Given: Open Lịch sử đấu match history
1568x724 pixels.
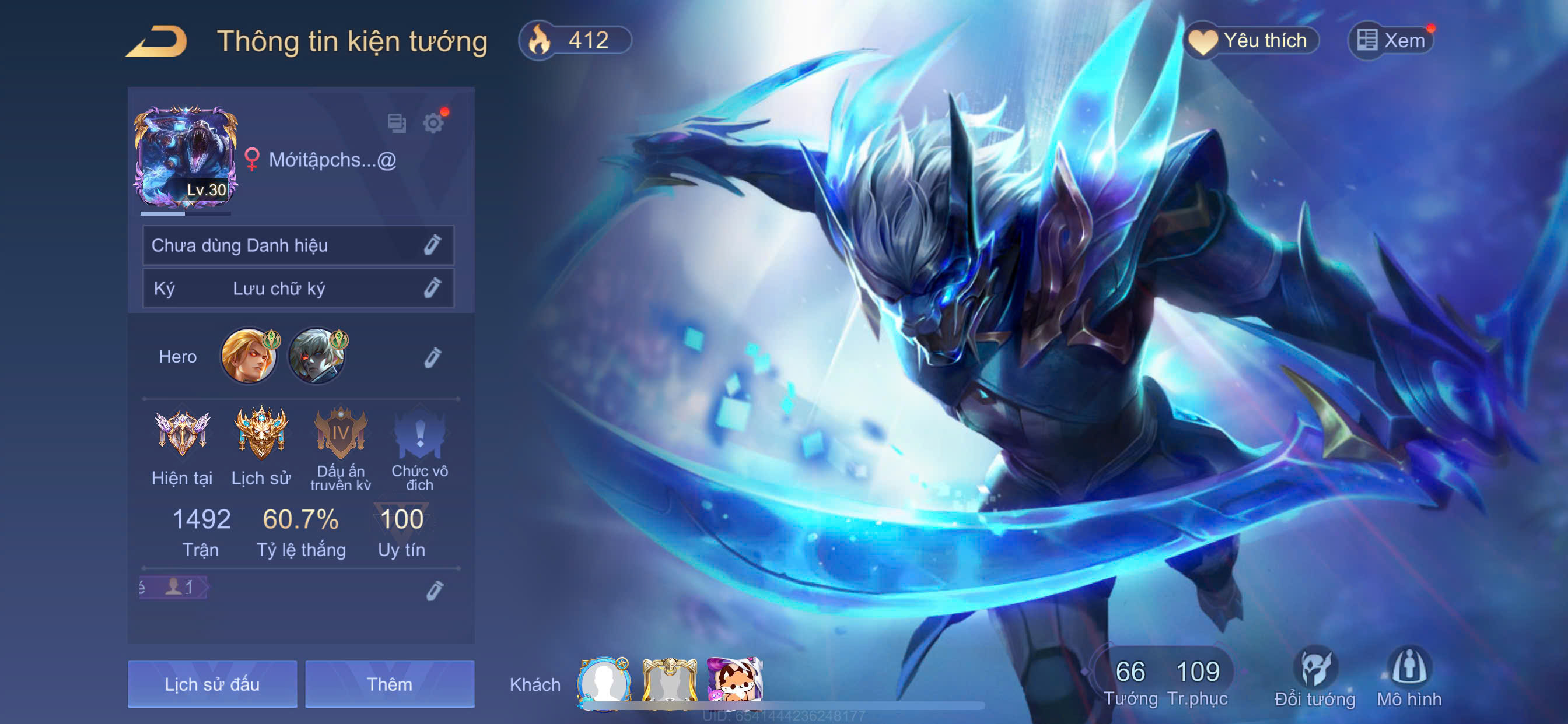Looking at the screenshot, I should pyautogui.click(x=212, y=684).
